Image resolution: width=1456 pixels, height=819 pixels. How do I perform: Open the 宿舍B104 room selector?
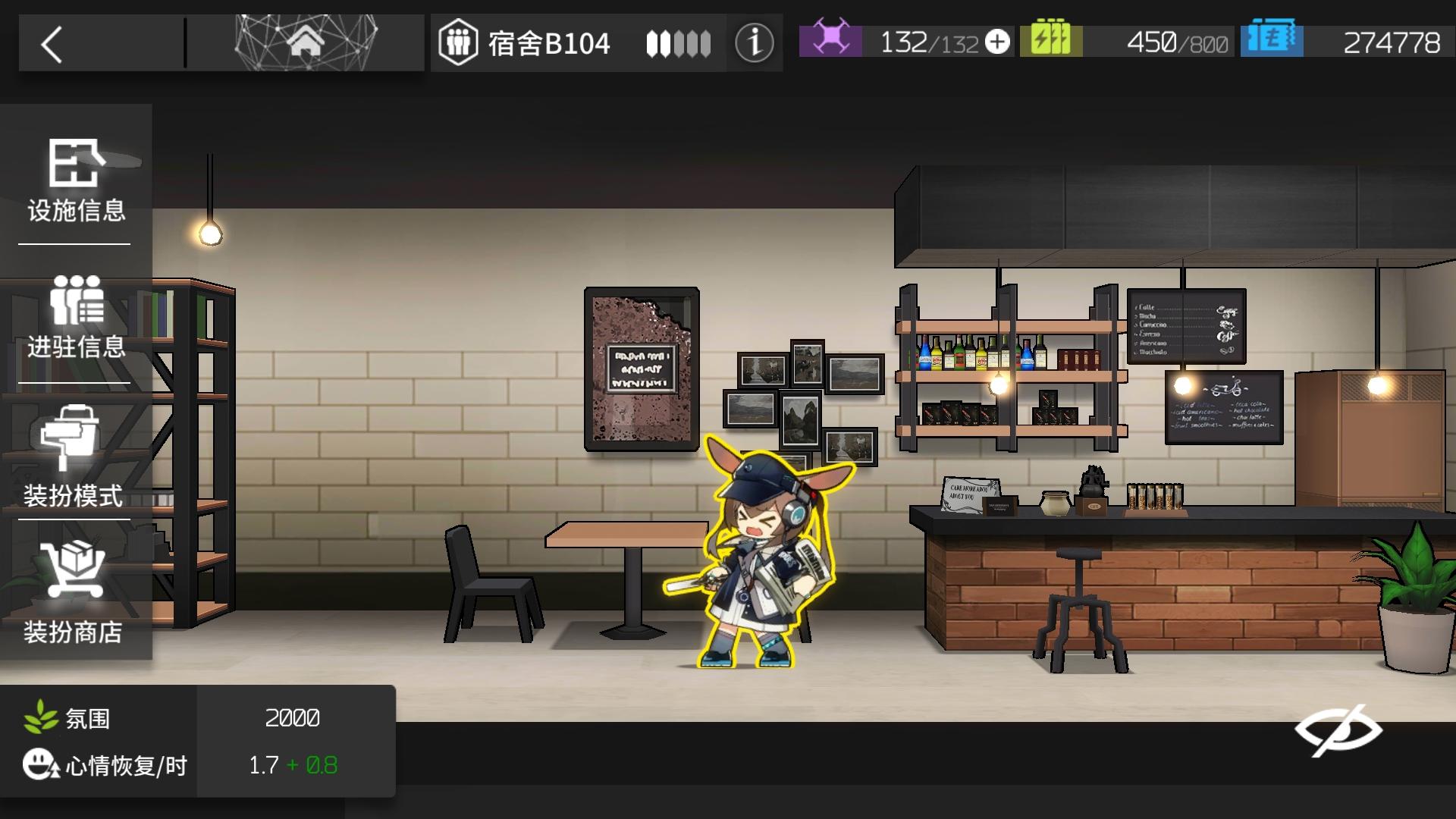click(x=549, y=43)
